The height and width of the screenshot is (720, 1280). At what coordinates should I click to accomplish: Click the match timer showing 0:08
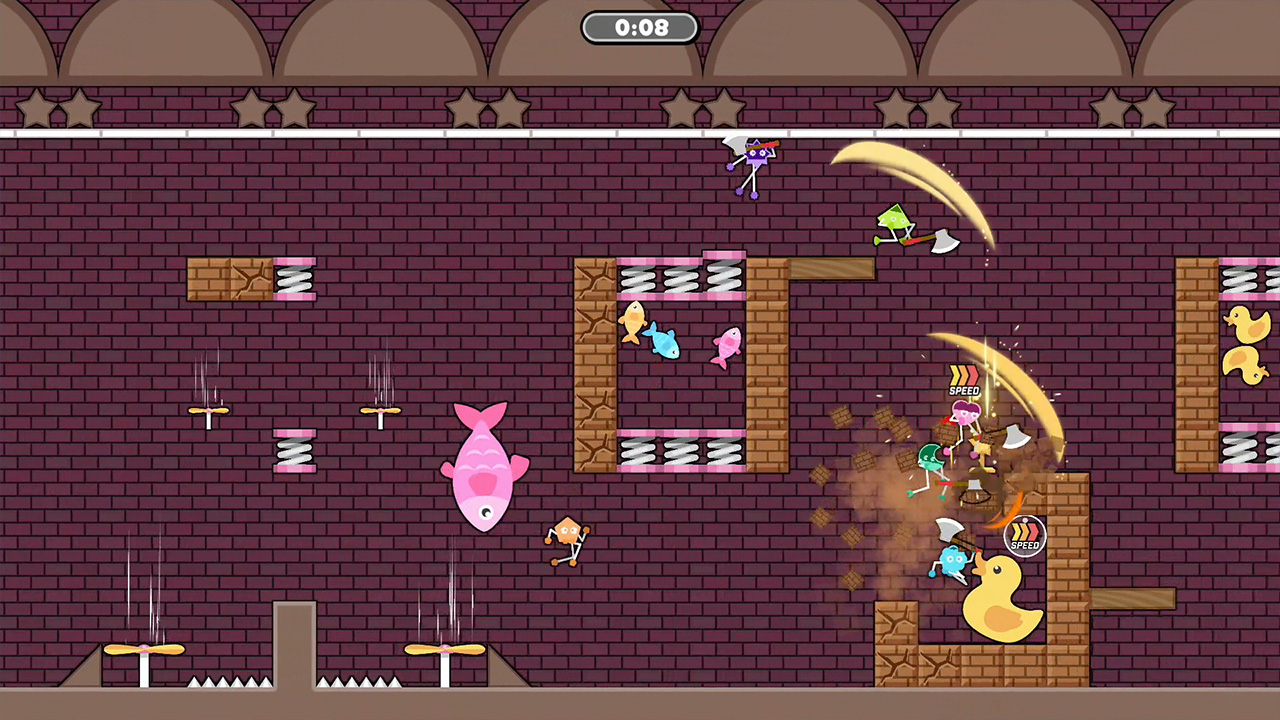[x=640, y=27]
